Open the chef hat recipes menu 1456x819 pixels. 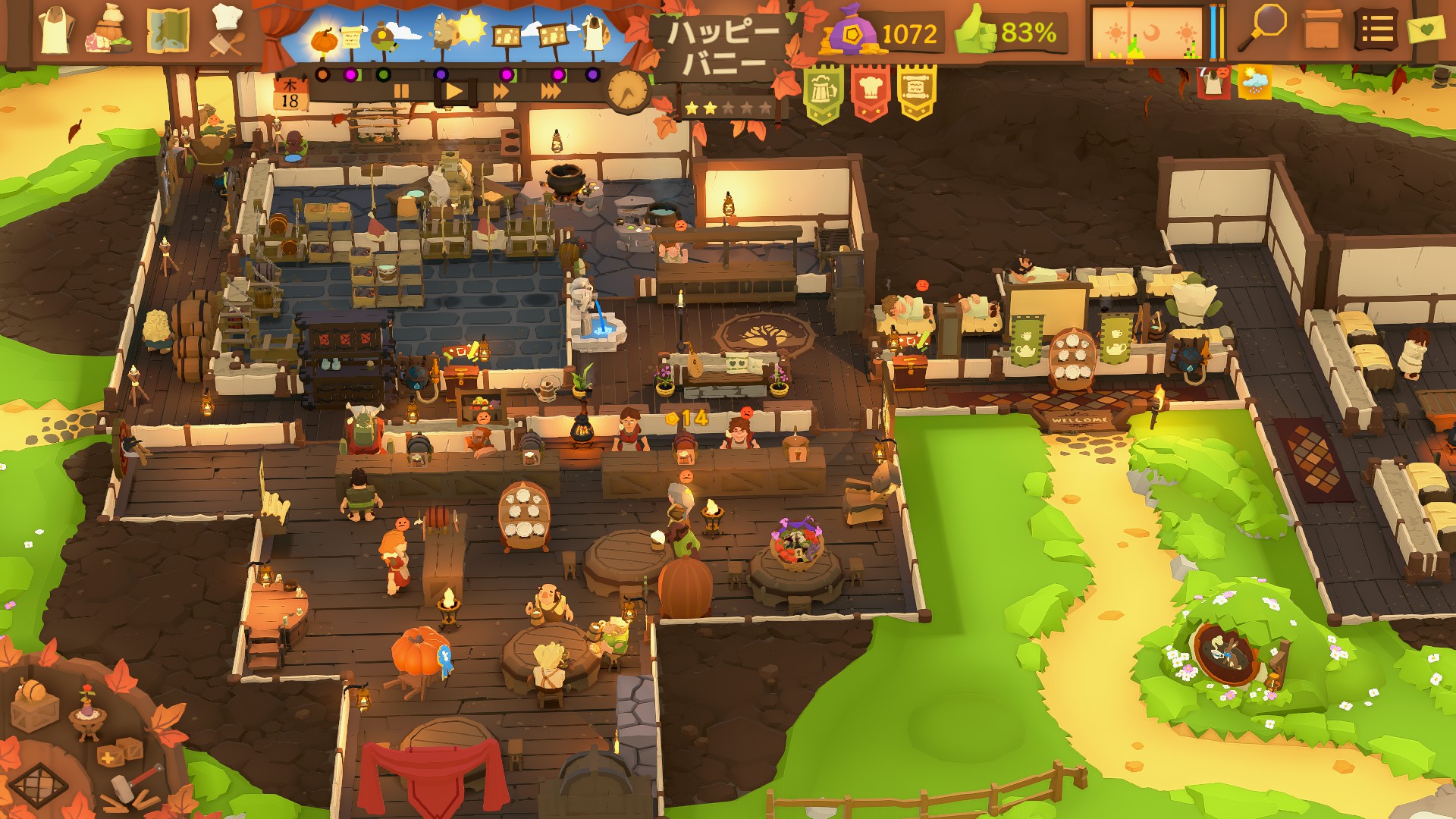225,30
